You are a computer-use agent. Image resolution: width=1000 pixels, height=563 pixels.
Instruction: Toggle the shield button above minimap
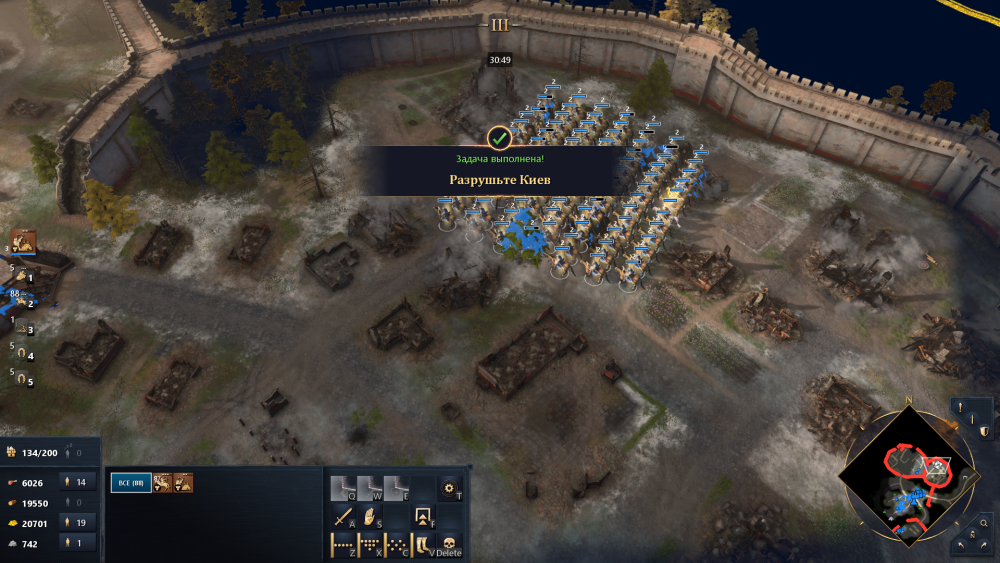pos(984,431)
